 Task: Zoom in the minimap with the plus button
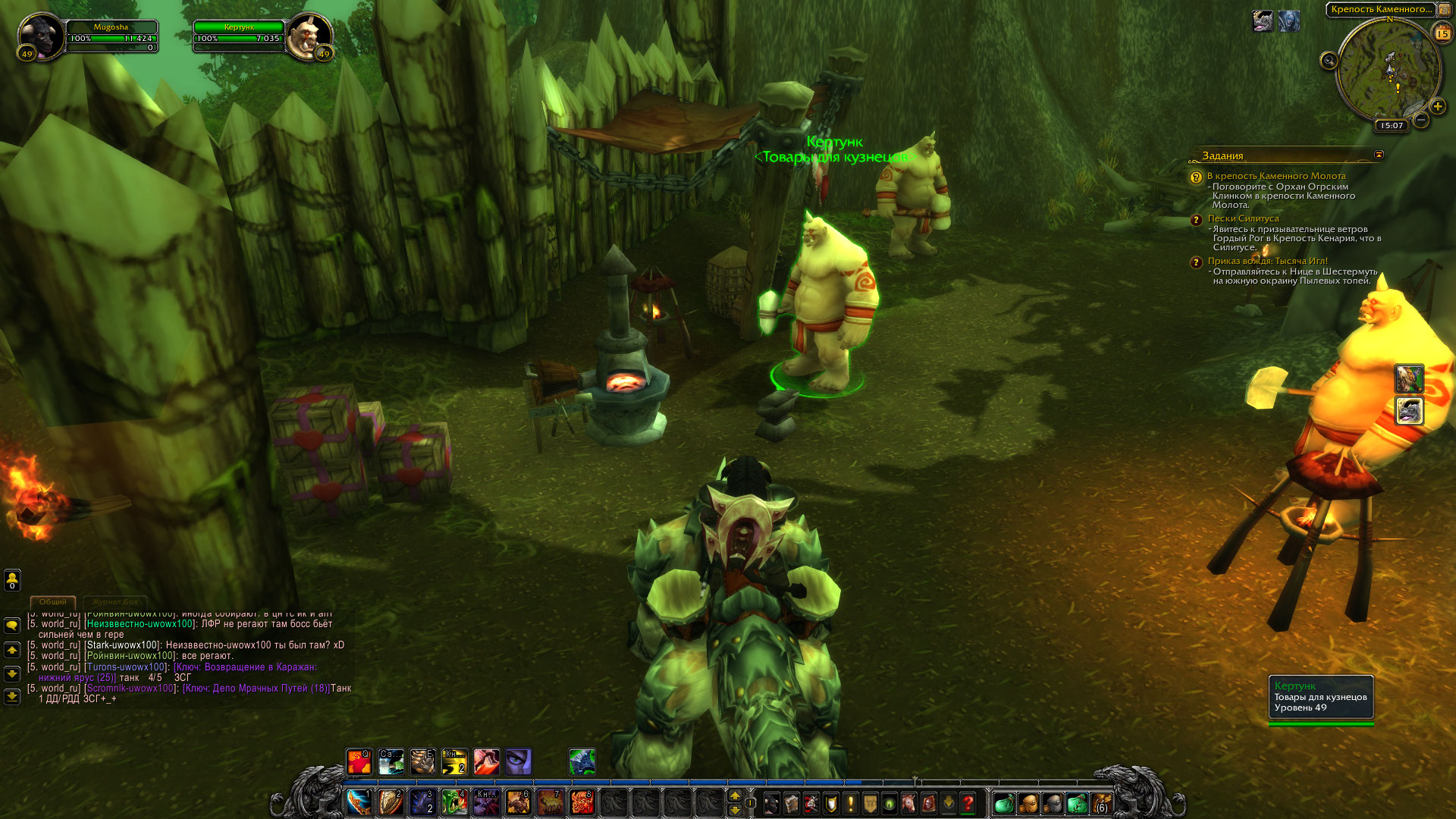click(1437, 106)
